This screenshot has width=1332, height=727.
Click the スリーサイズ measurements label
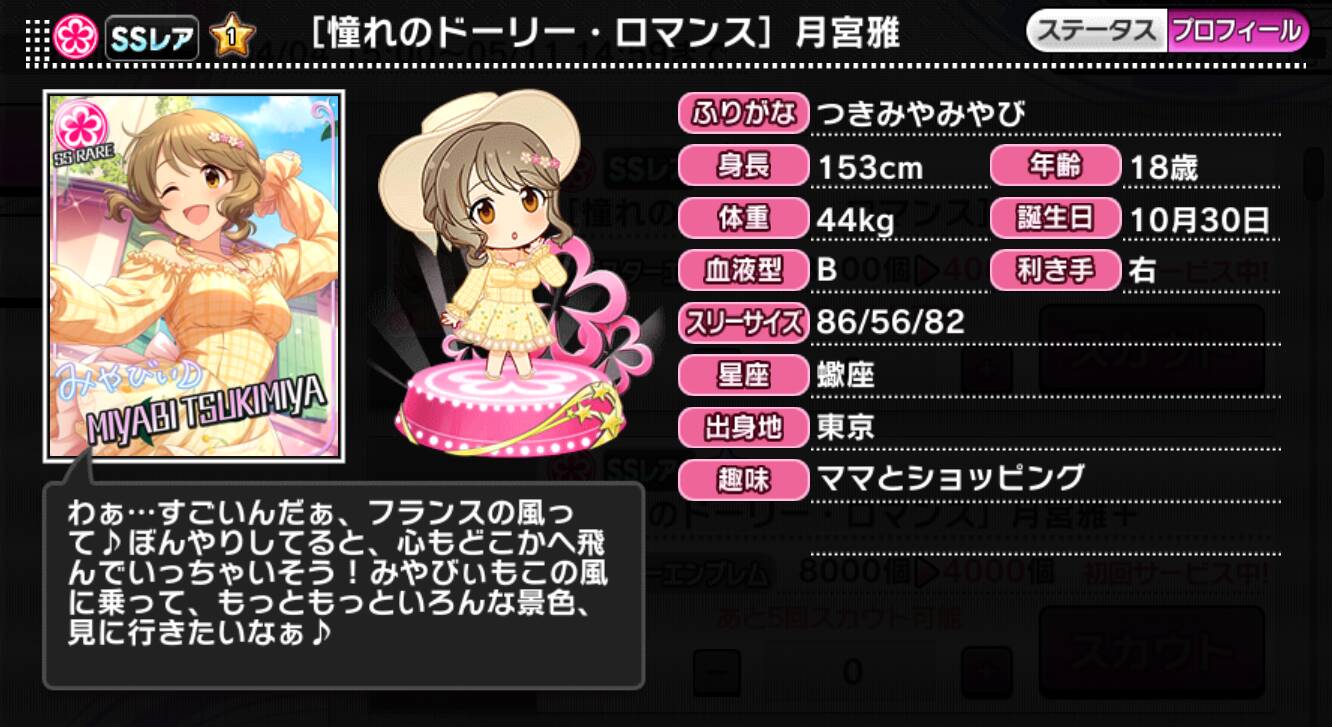point(744,323)
